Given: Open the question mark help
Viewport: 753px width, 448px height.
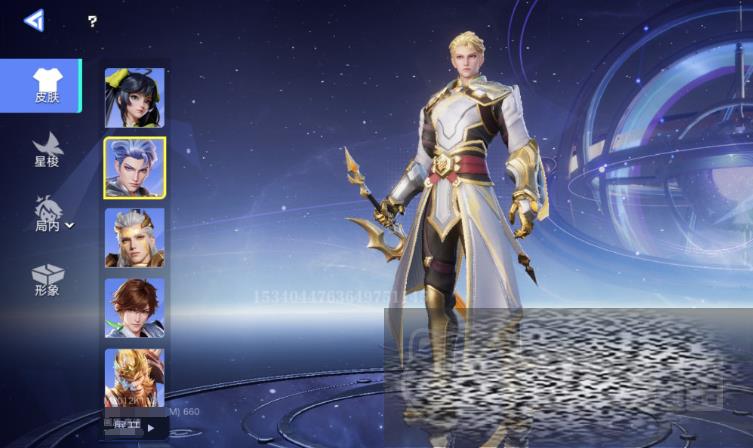Looking at the screenshot, I should point(92,21).
